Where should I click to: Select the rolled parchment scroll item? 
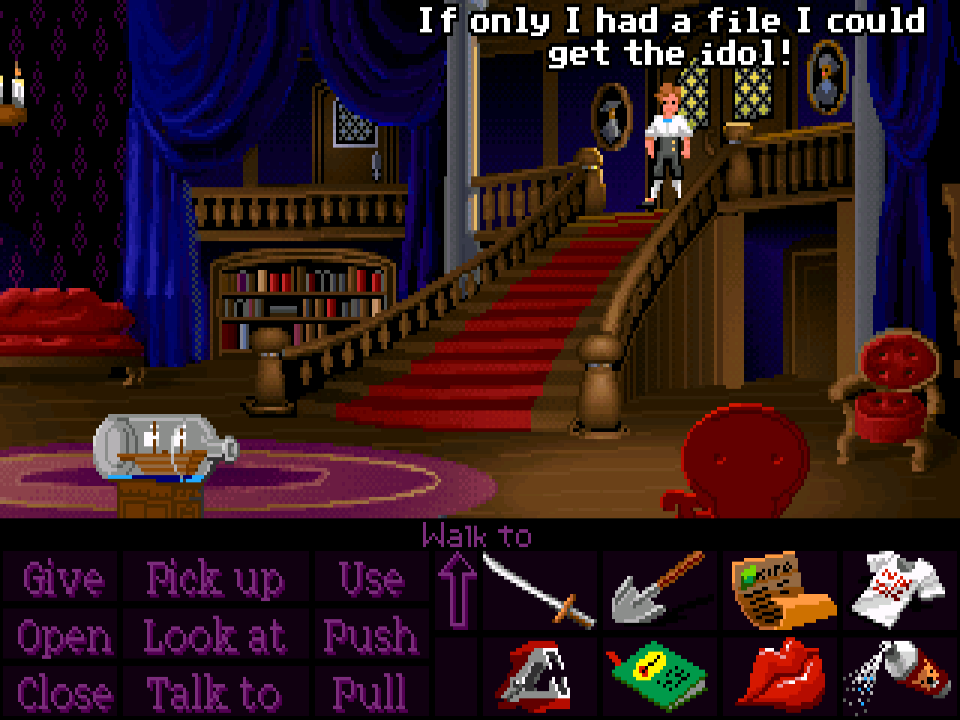point(782,590)
